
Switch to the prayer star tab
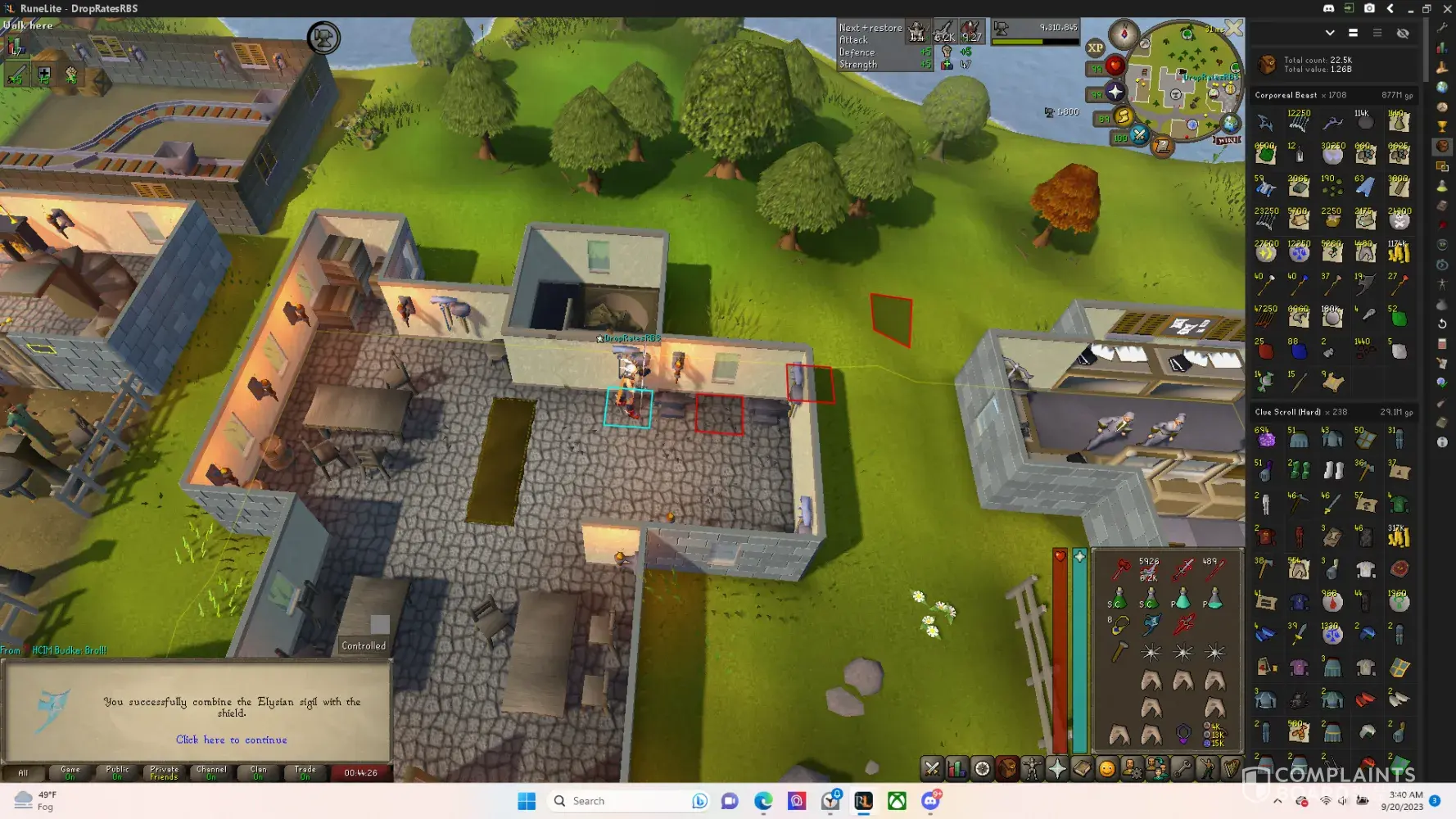(x=1057, y=768)
